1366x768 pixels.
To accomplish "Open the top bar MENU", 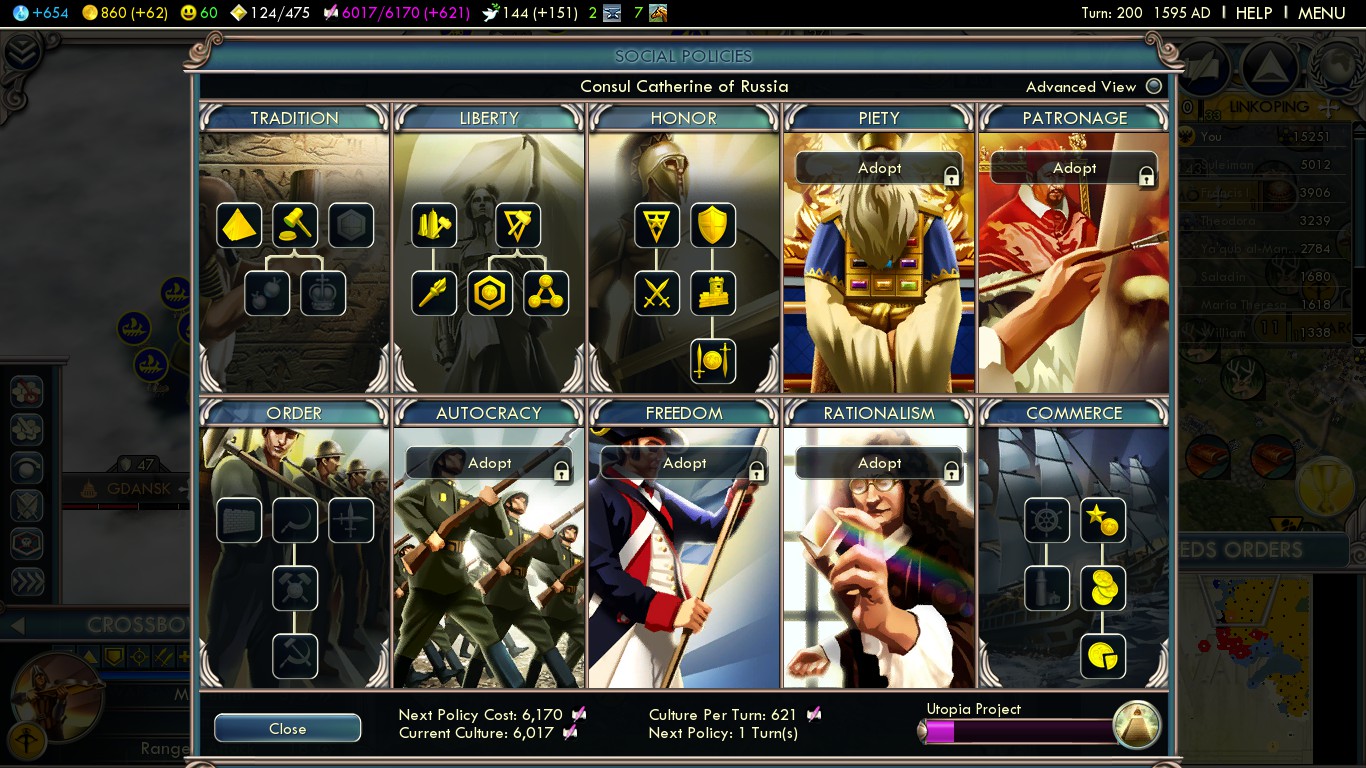I will click(x=1321, y=13).
